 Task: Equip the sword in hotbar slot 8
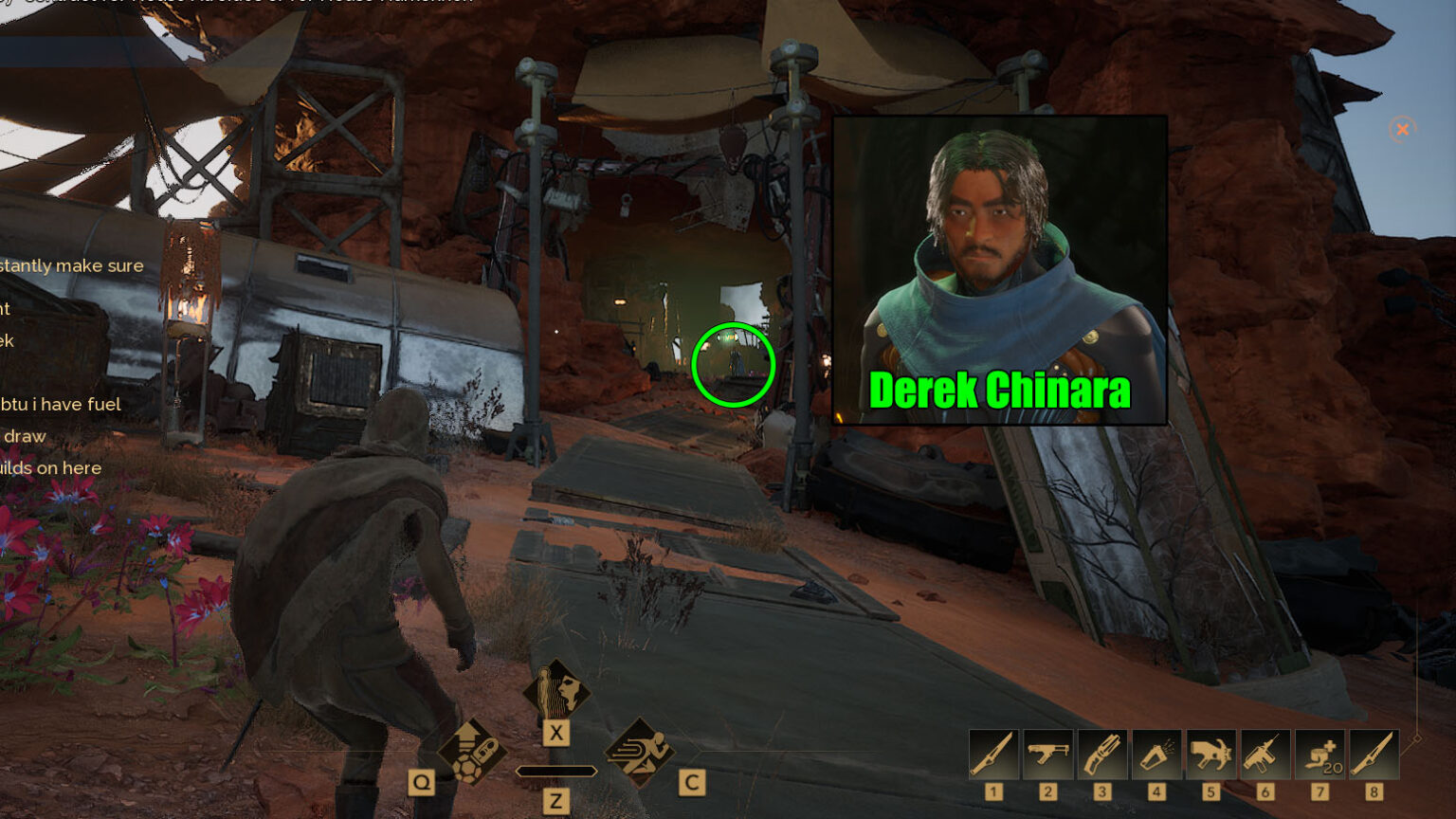click(1374, 754)
